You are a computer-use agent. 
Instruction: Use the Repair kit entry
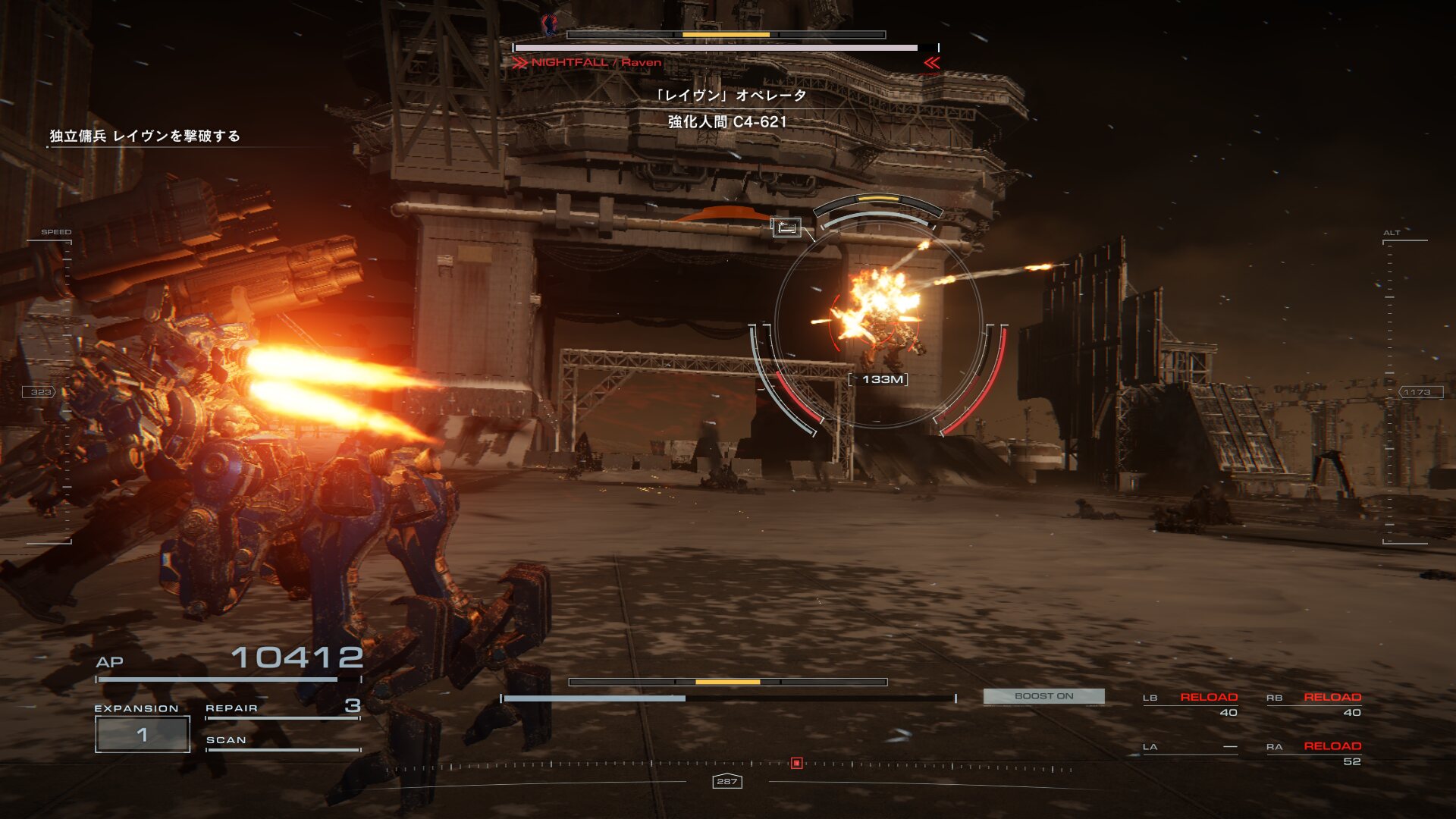[x=282, y=708]
